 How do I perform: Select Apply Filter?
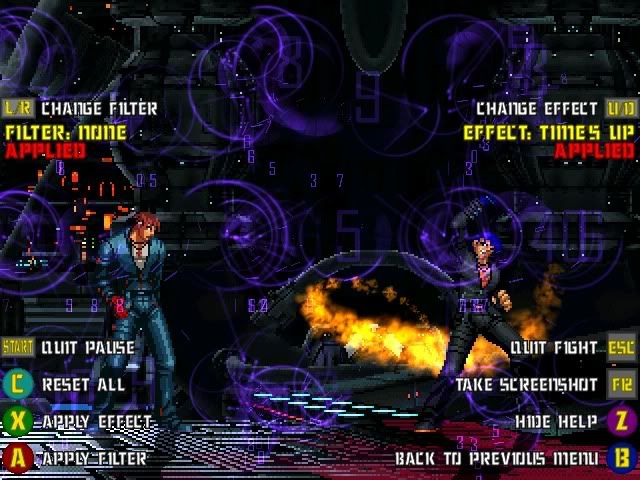[x=94, y=459]
